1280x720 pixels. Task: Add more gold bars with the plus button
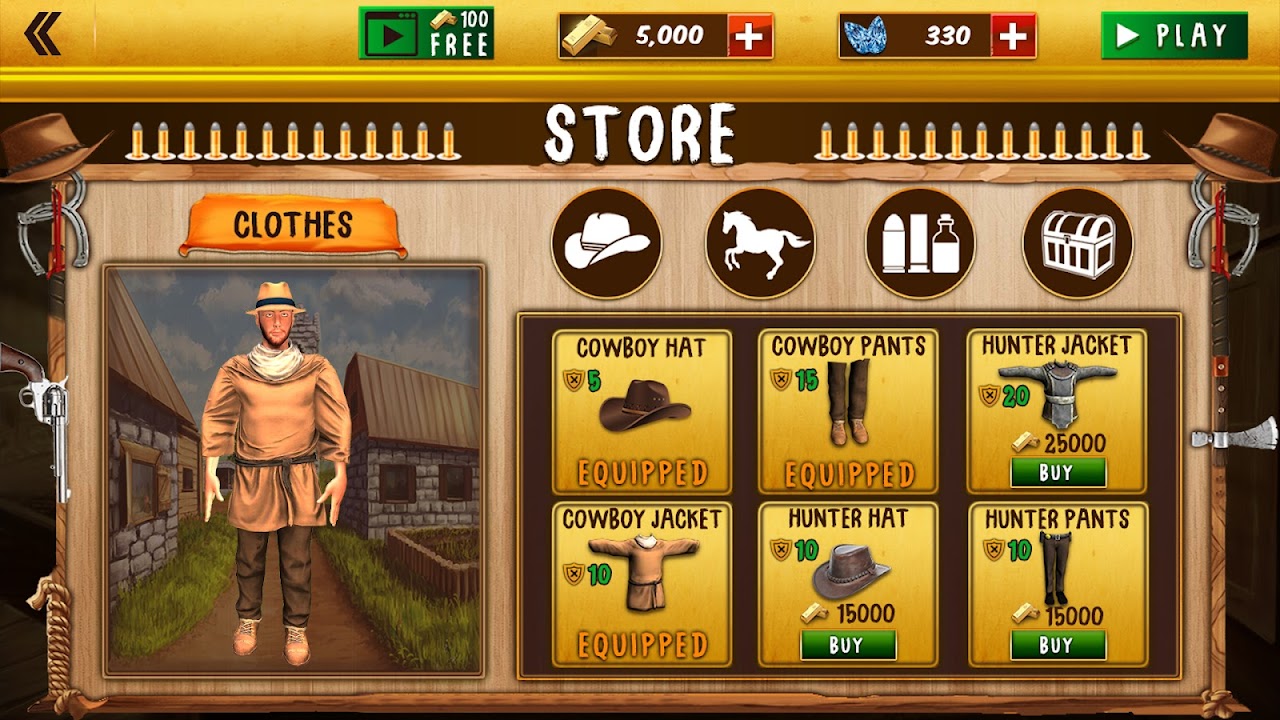[750, 36]
